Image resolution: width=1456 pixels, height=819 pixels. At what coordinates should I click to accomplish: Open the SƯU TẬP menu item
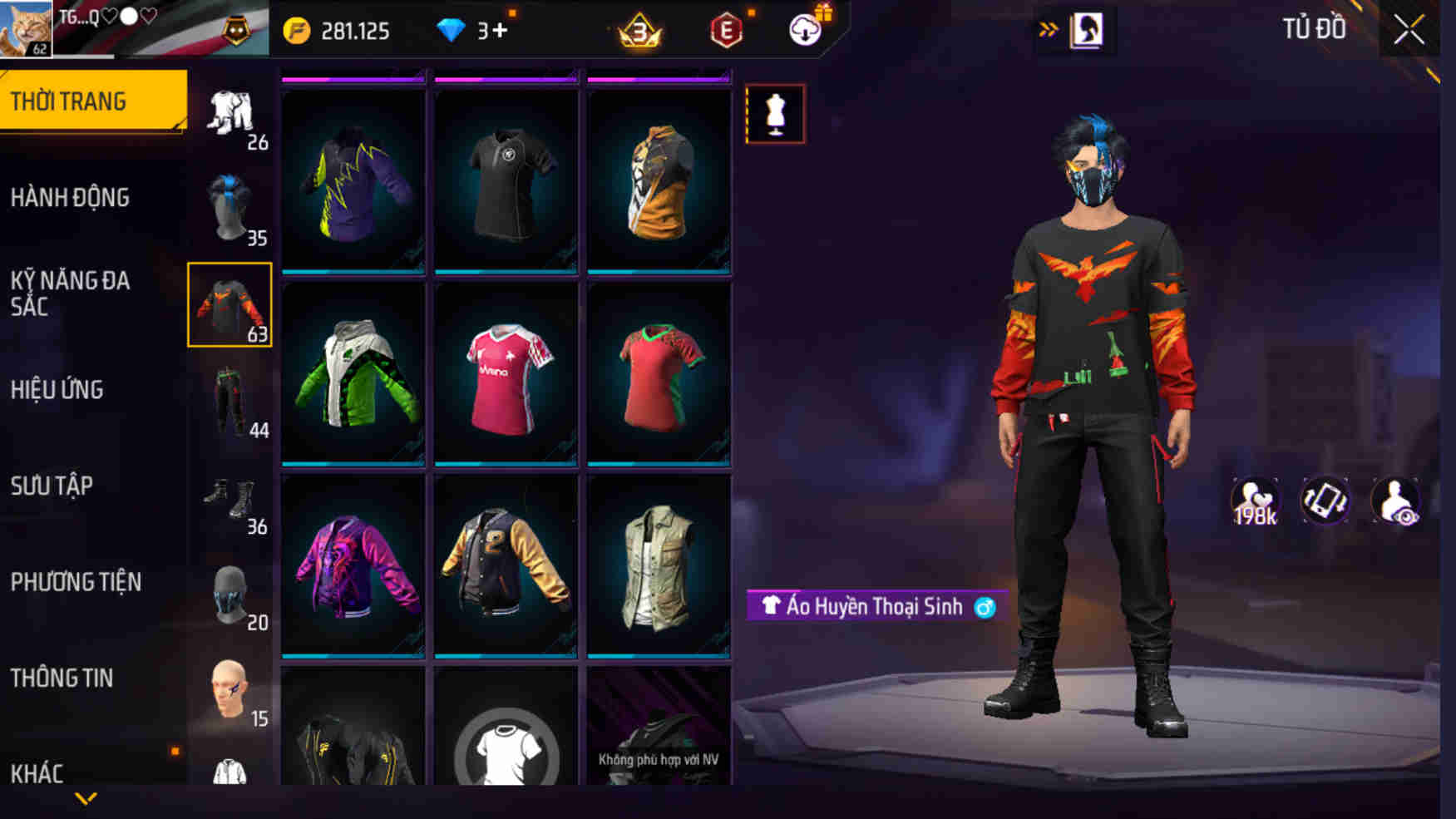[52, 486]
